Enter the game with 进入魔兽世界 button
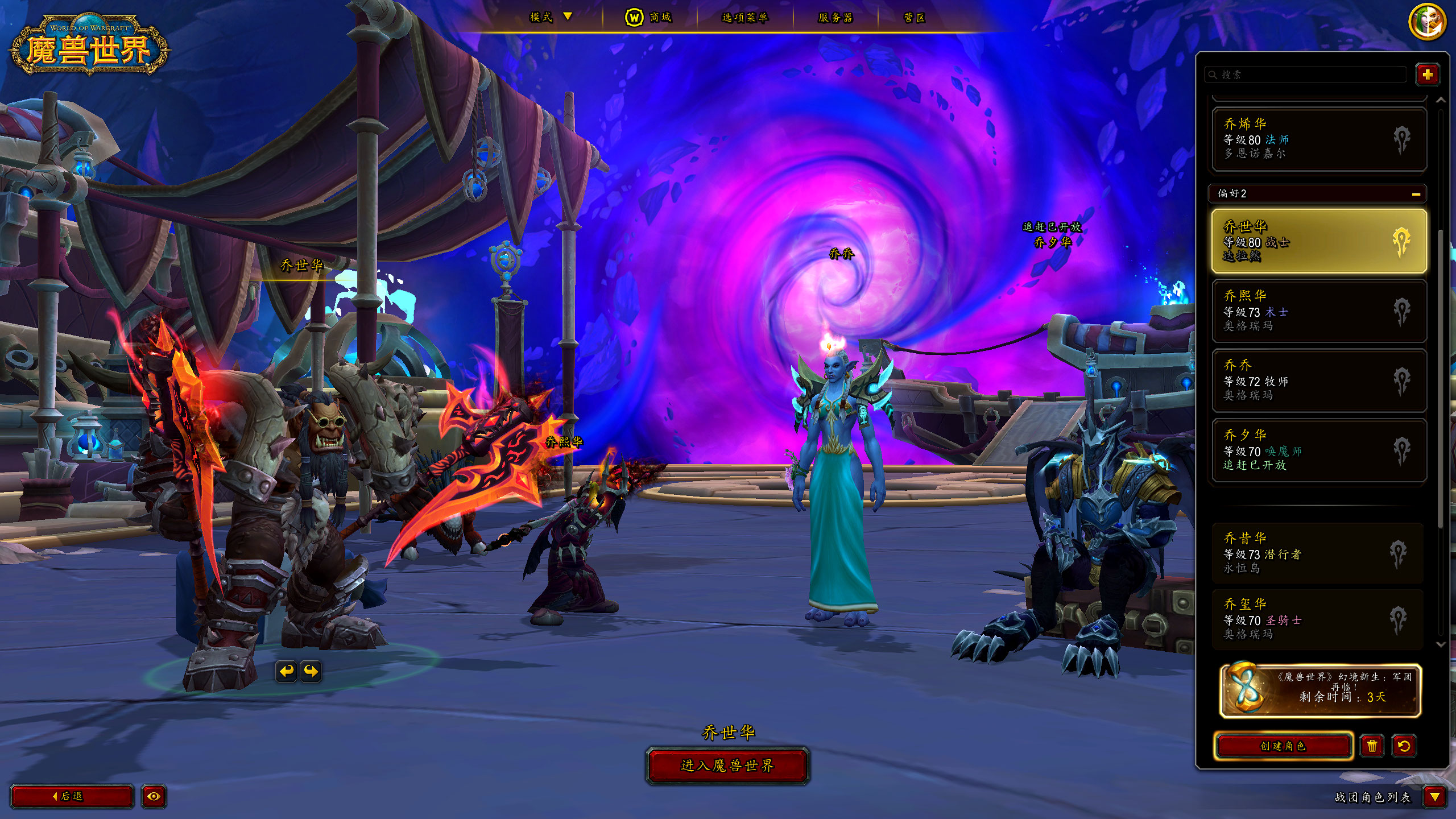 (727, 766)
